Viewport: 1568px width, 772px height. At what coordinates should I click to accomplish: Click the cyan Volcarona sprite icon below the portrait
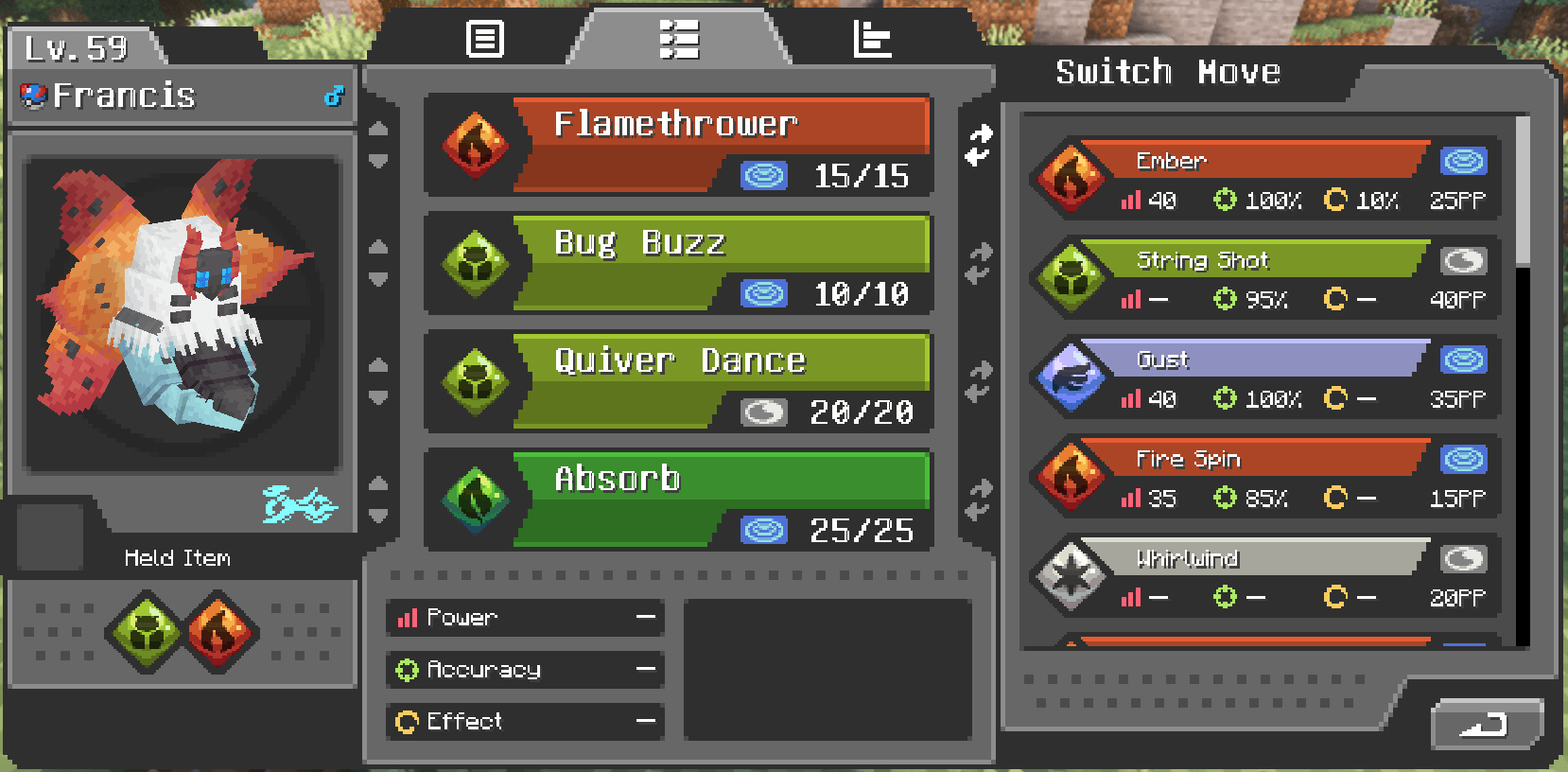[x=298, y=505]
